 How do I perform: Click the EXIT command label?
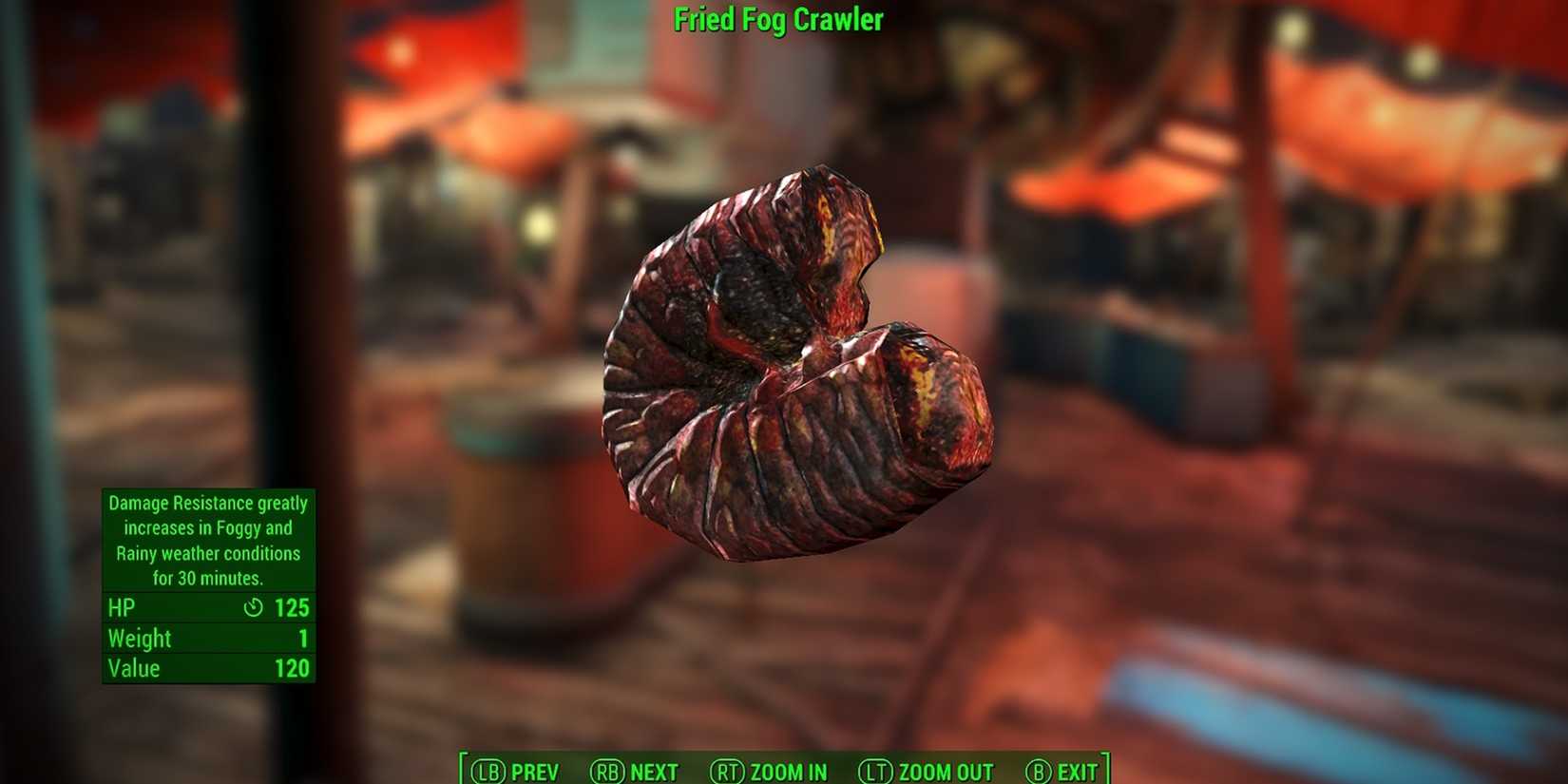[1077, 772]
